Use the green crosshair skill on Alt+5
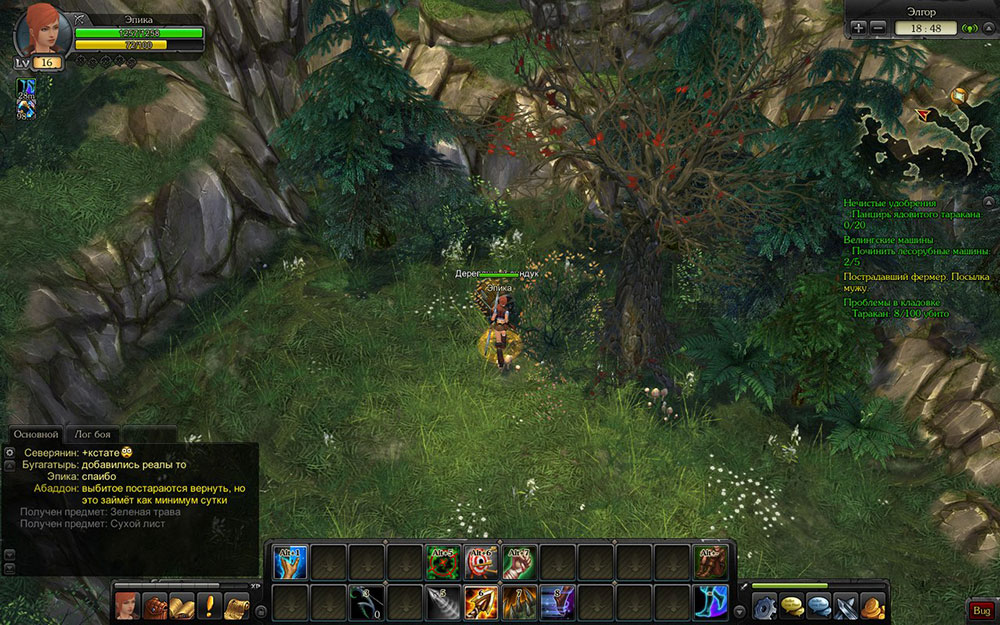The width and height of the screenshot is (1000, 625). (443, 562)
